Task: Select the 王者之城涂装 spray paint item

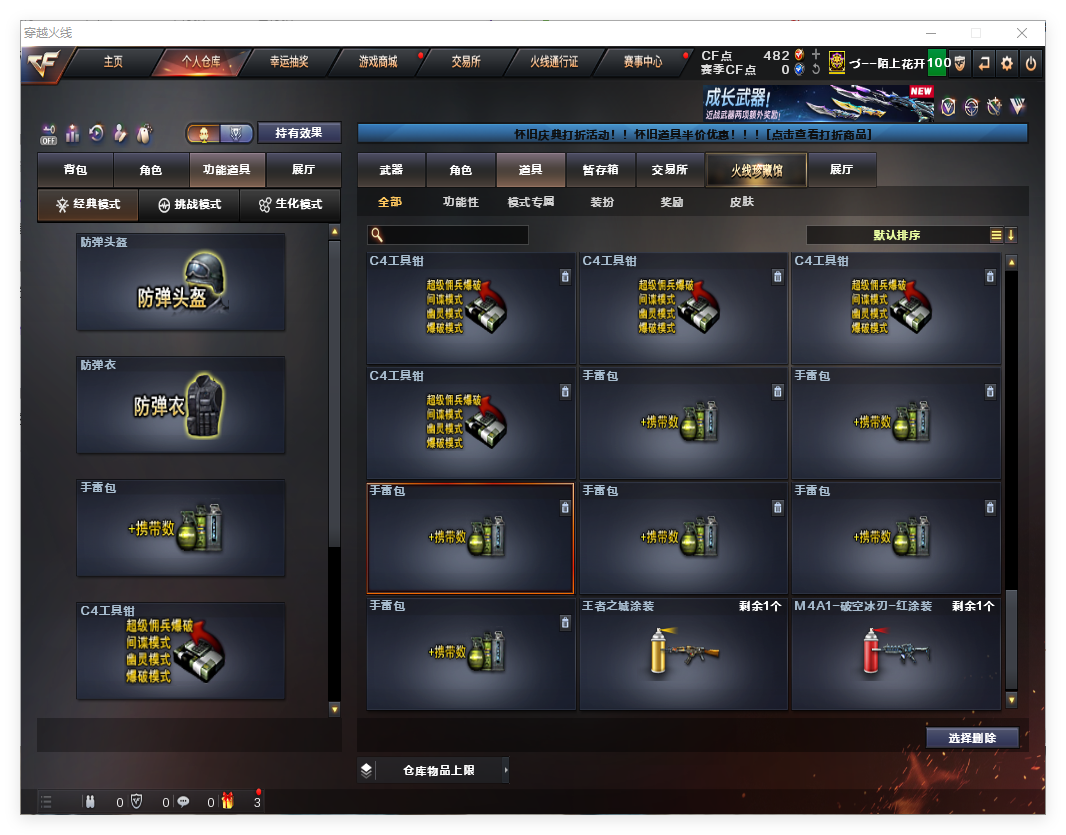Action: pos(684,654)
